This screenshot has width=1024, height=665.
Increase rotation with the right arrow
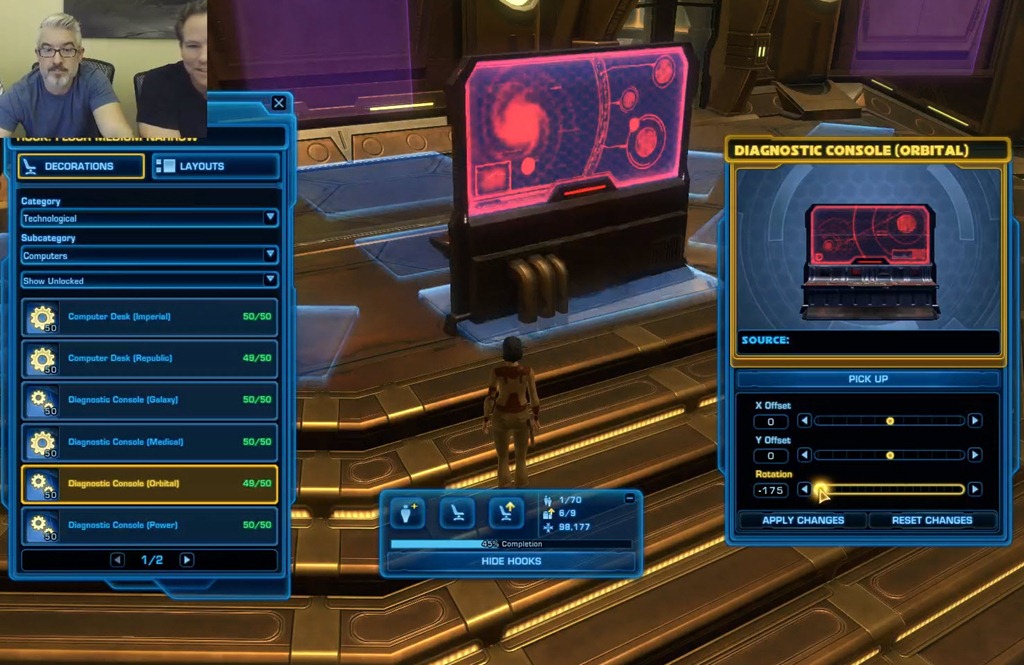pos(975,489)
